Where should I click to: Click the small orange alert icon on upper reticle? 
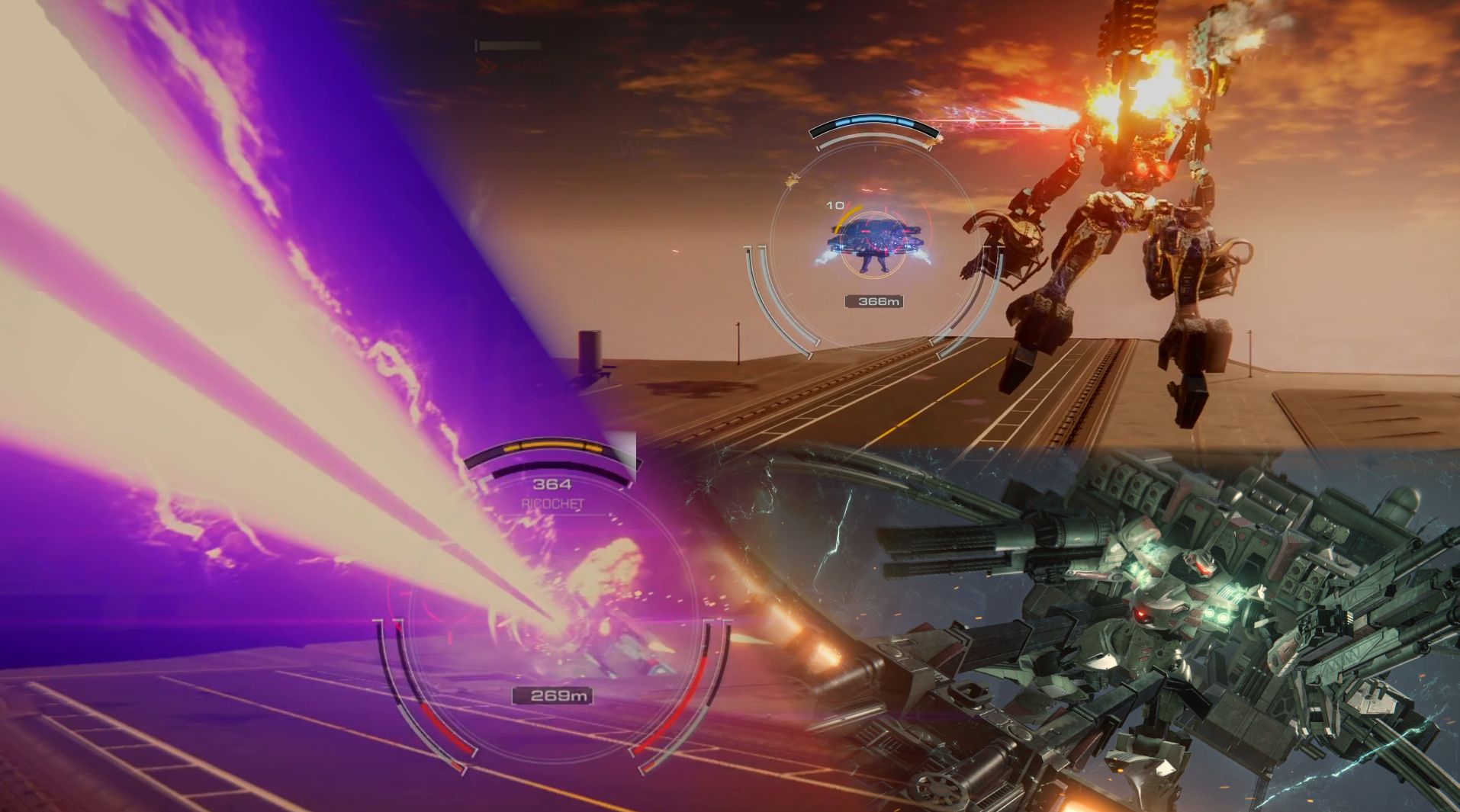[793, 178]
